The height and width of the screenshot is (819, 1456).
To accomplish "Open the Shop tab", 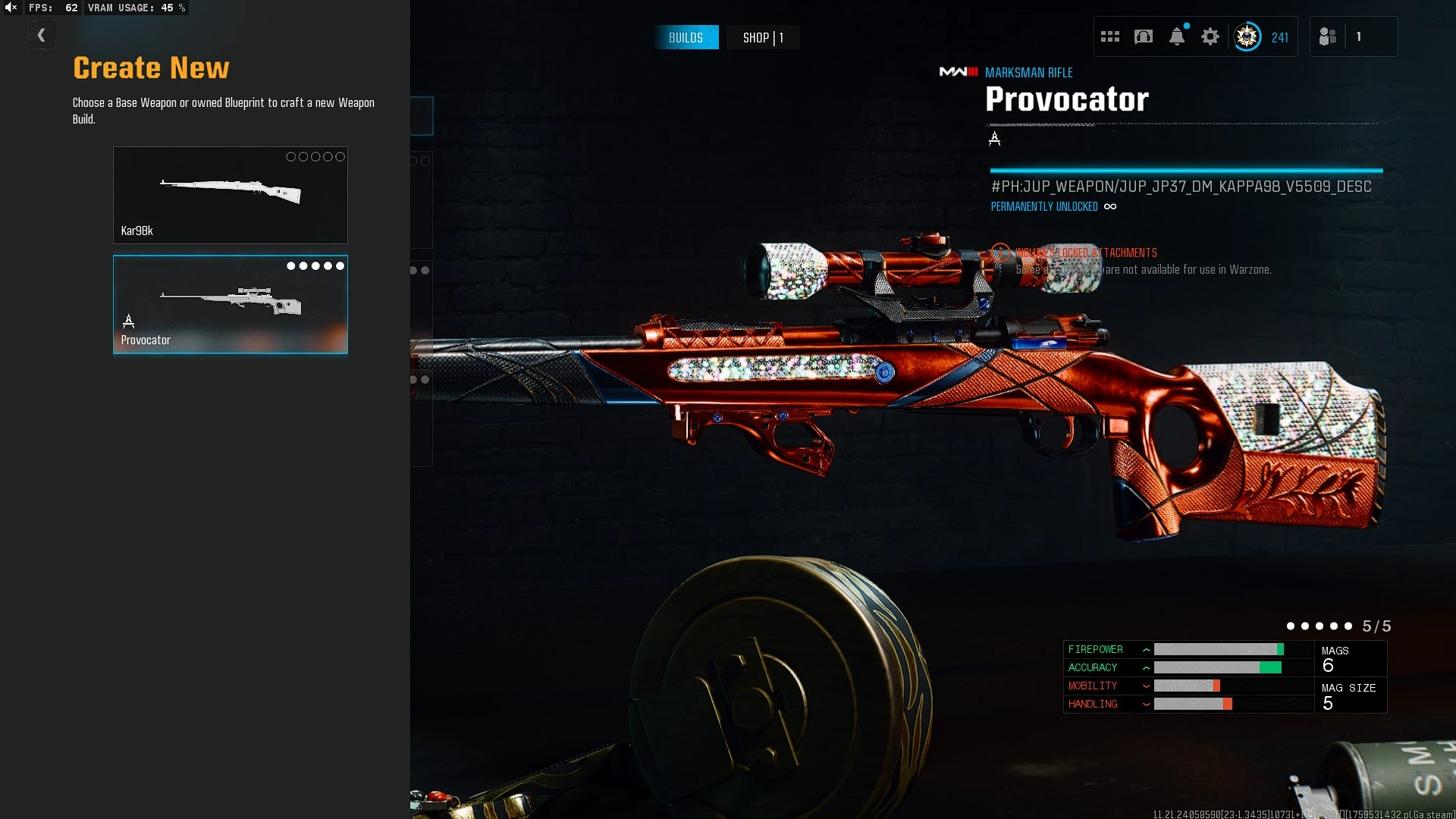I will (x=762, y=37).
